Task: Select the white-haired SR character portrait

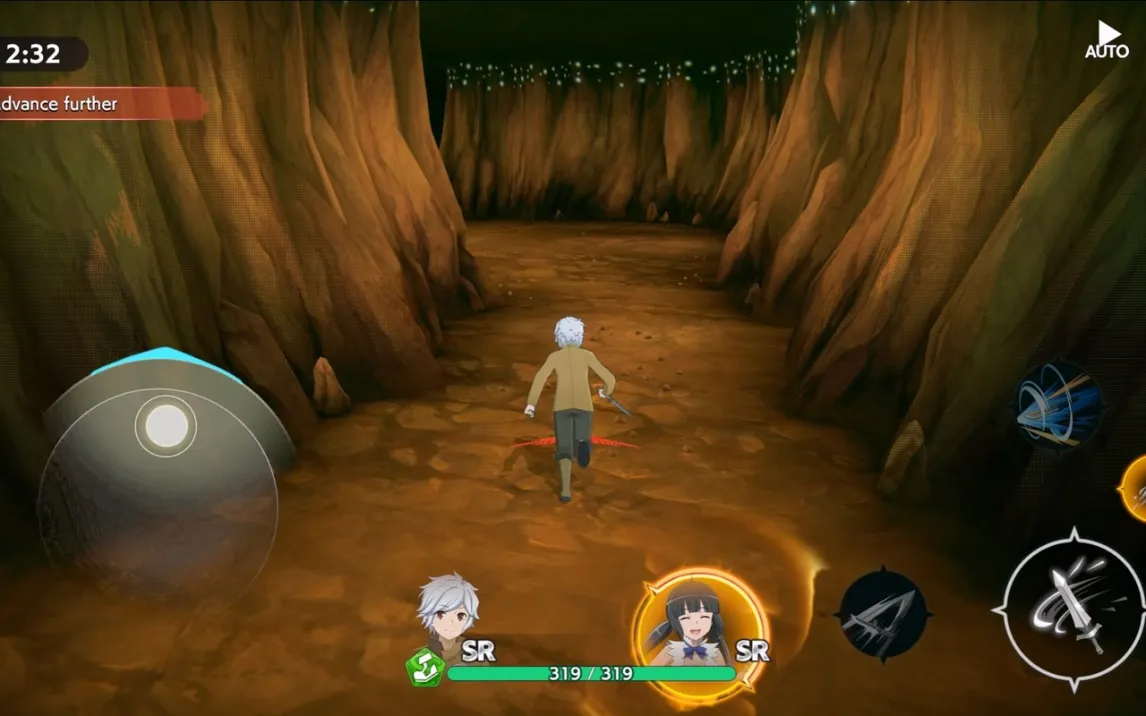Action: point(447,612)
